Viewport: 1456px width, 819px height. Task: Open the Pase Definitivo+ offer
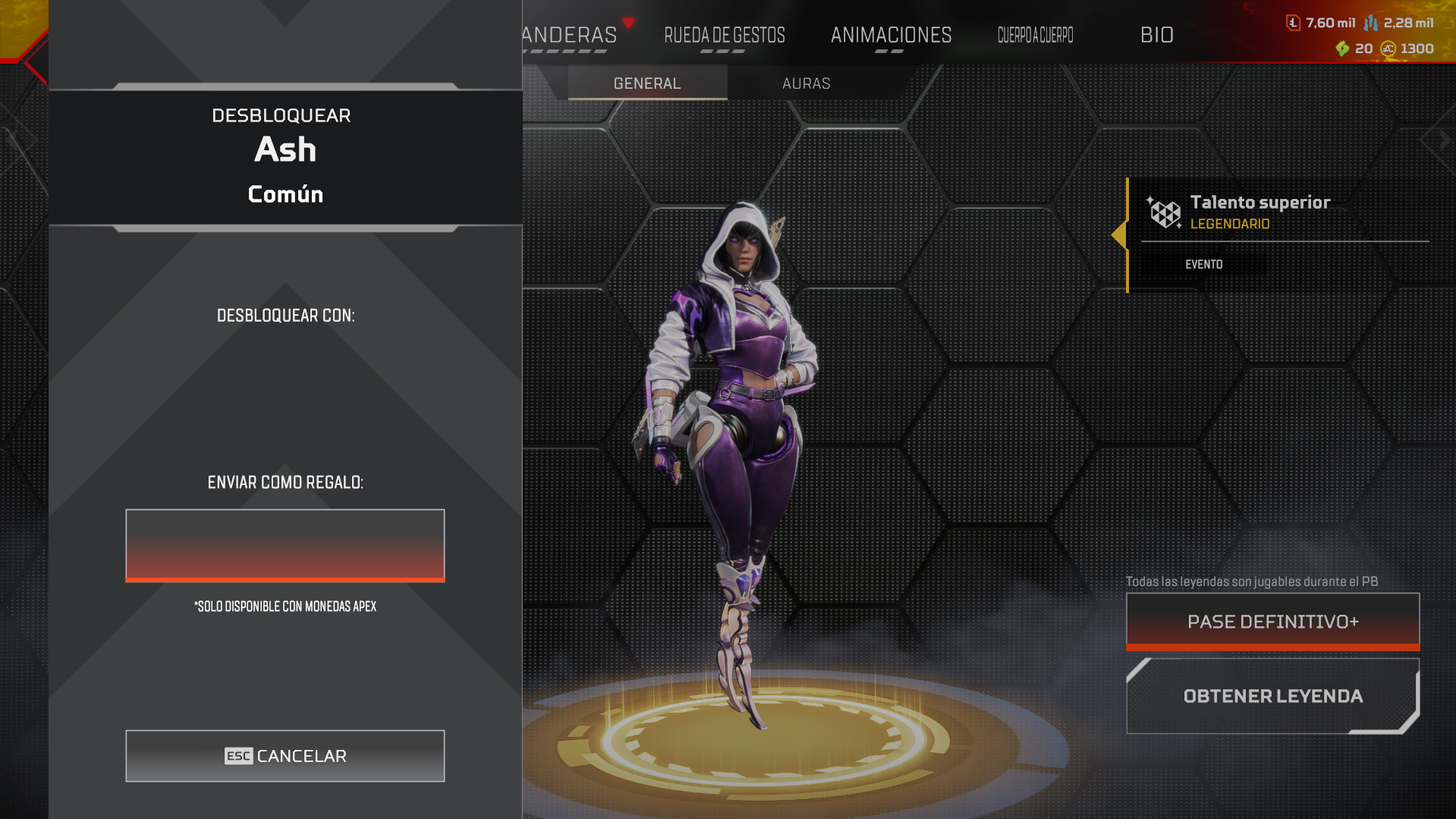pyautogui.click(x=1272, y=622)
